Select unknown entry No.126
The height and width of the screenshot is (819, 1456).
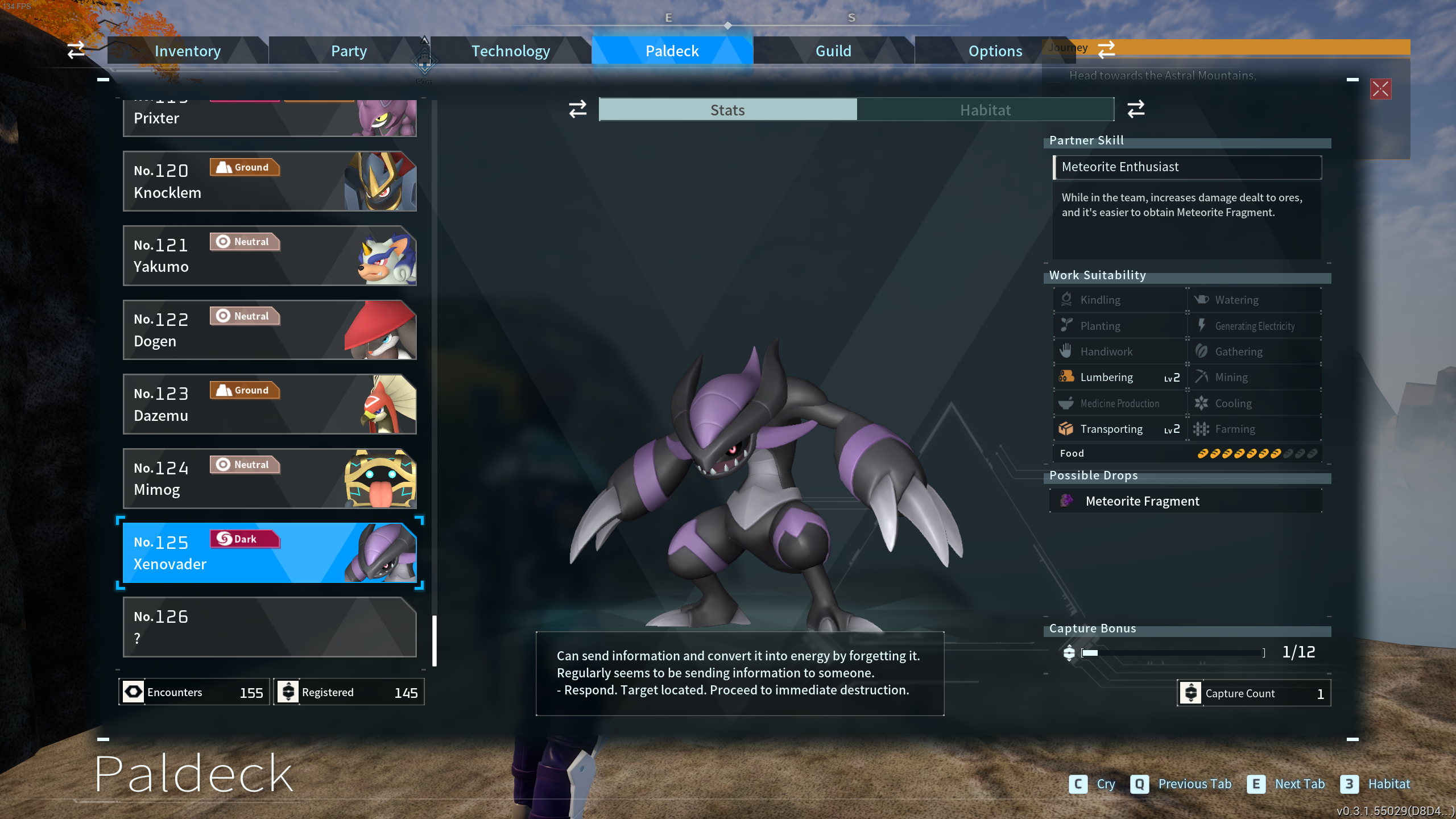pyautogui.click(x=270, y=627)
